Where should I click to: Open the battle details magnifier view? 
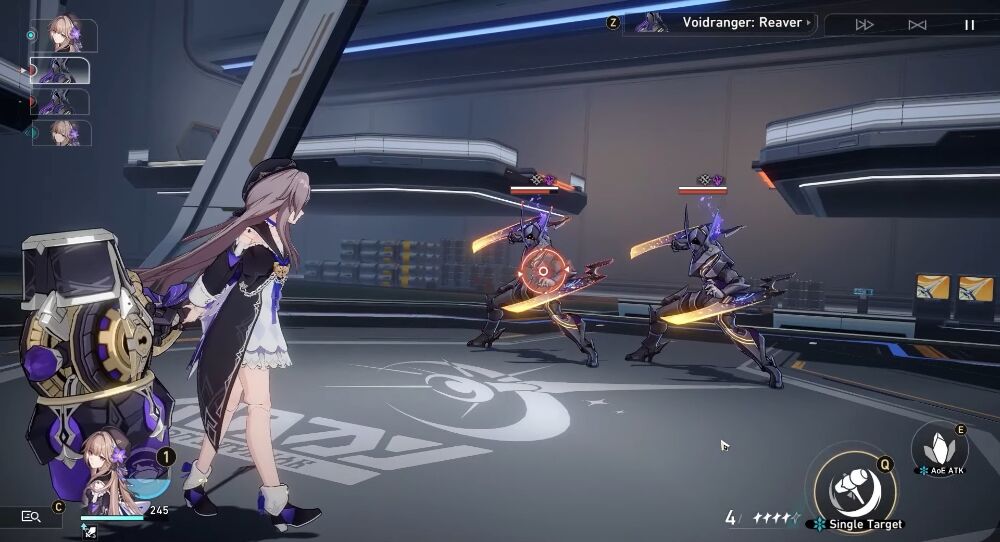pyautogui.click(x=31, y=516)
